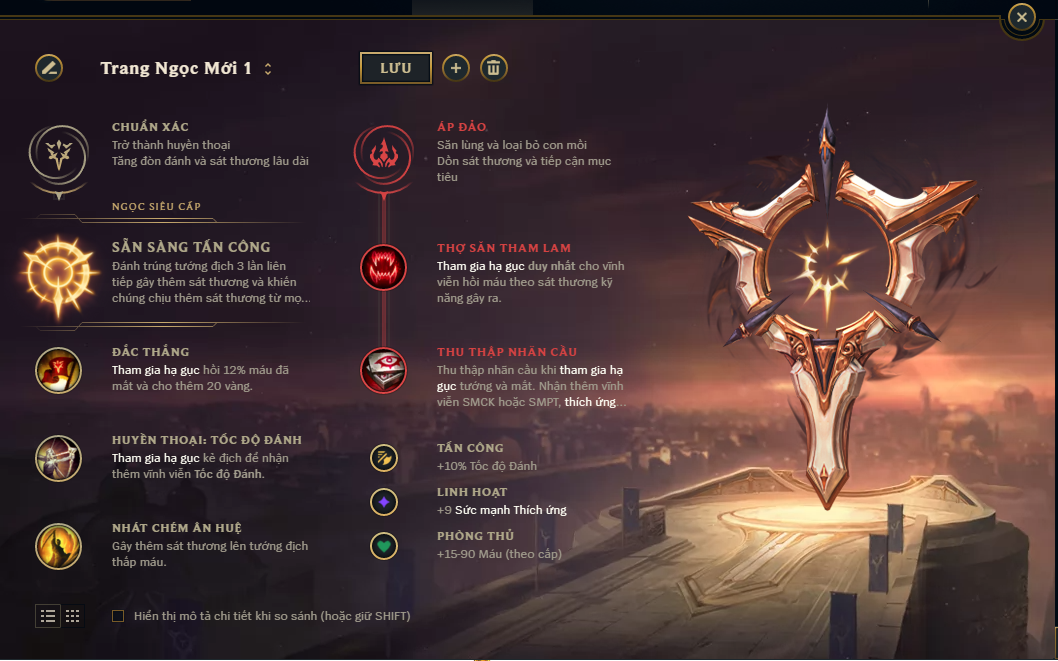Select the Nhát Chém Ân Huệ rune
Screen dimensions: 1058x661
(x=58, y=545)
